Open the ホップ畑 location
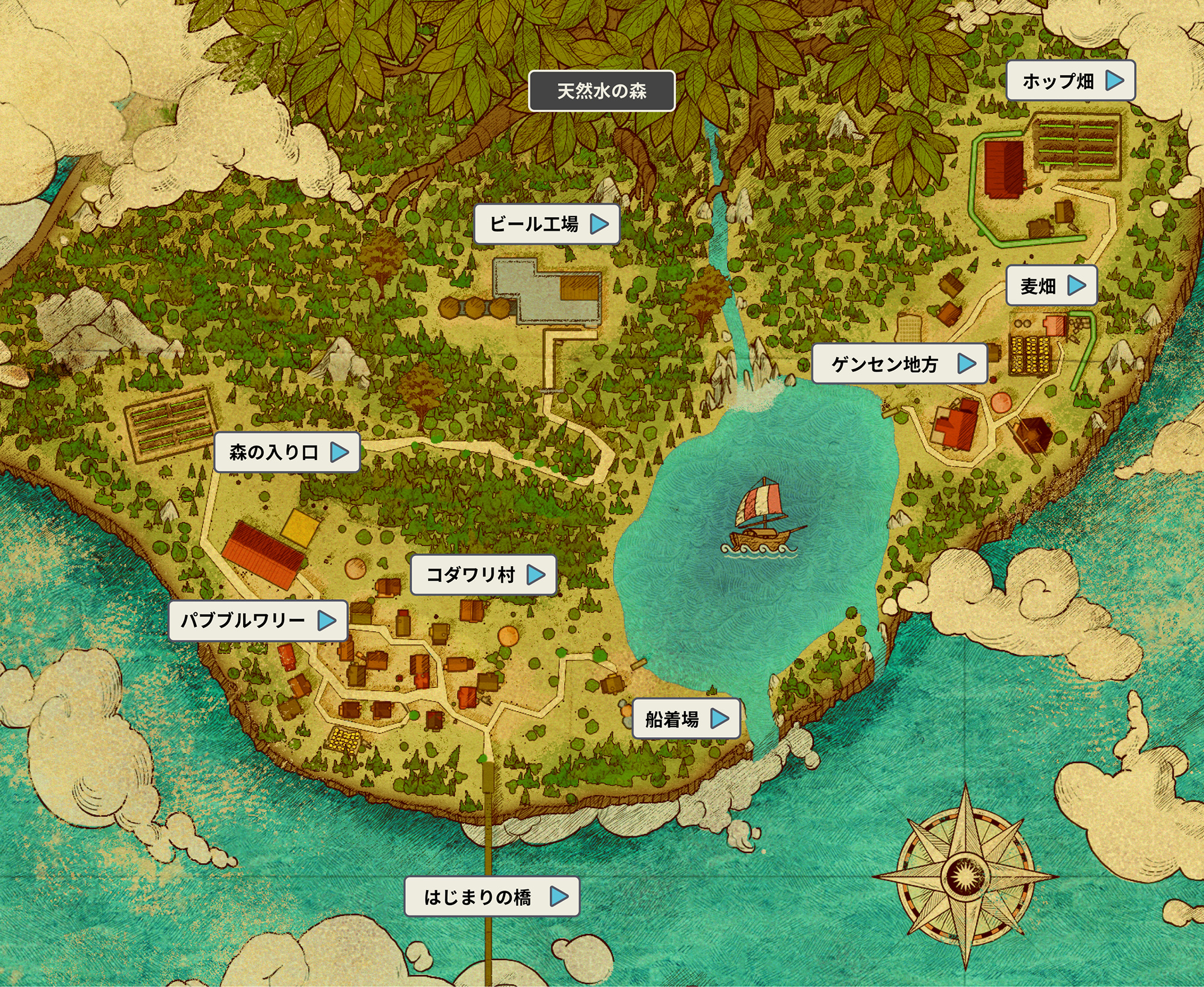This screenshot has width=1204, height=987. tap(1070, 81)
